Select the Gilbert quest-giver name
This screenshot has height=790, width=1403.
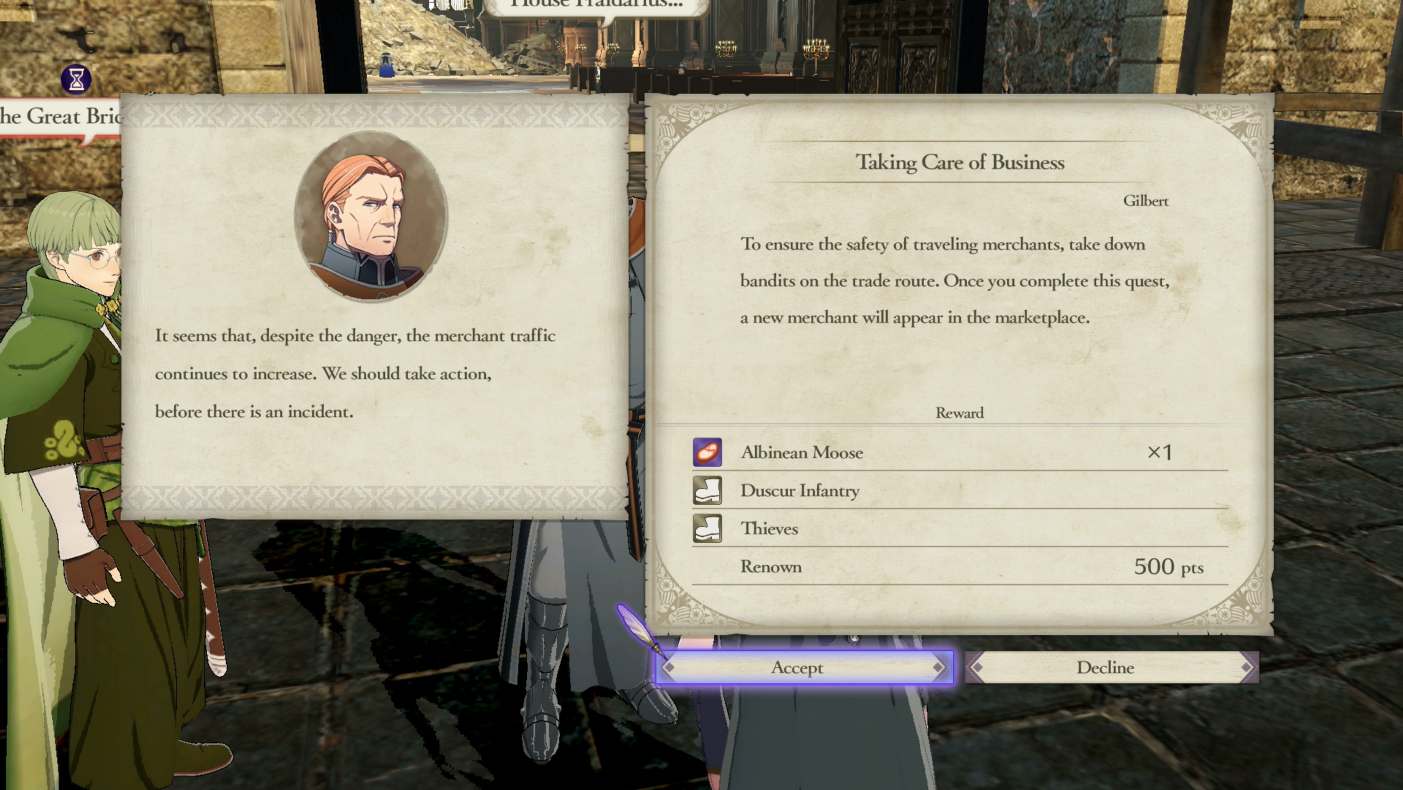point(1147,200)
